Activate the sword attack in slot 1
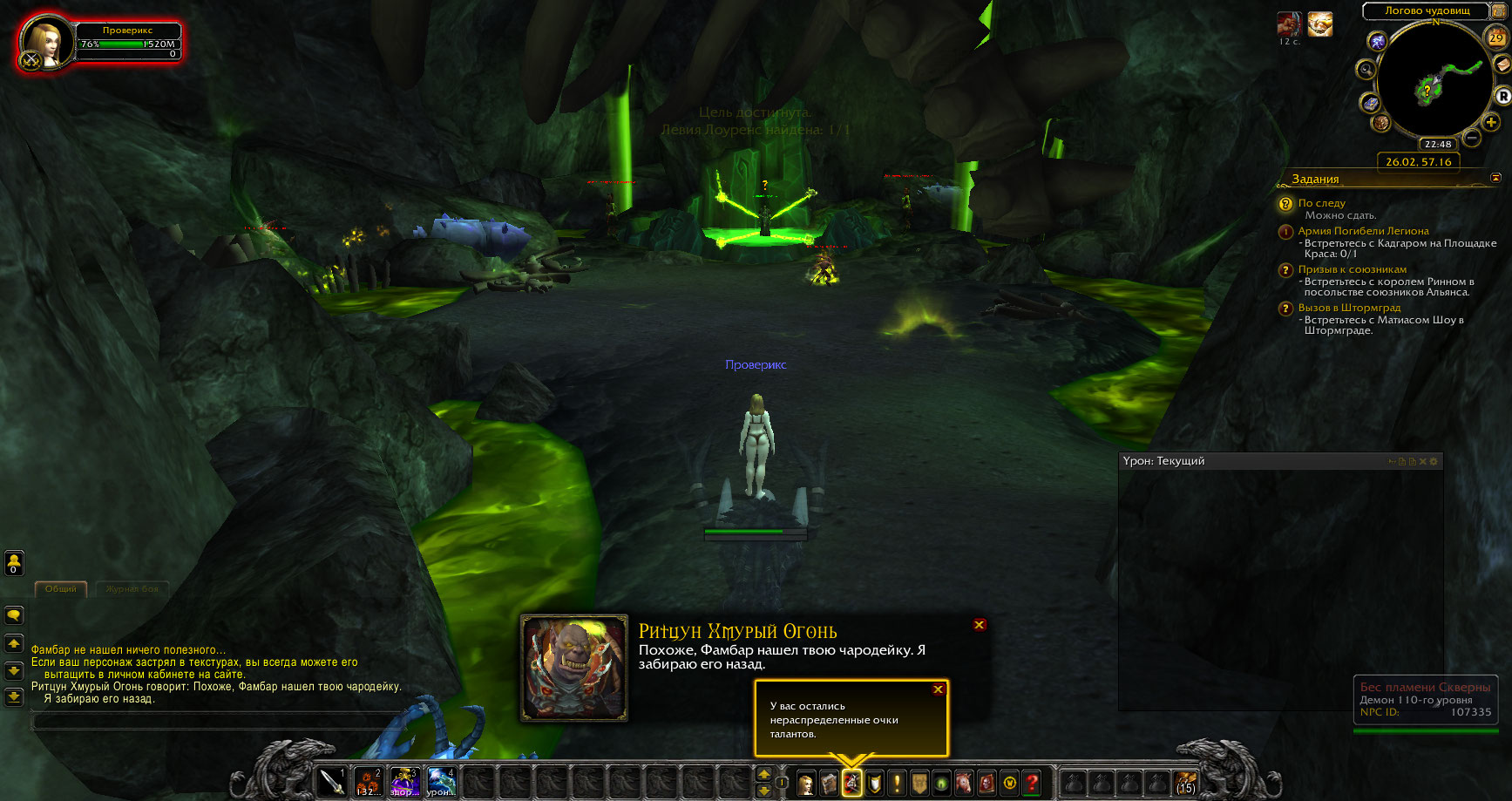The image size is (1512, 801). pyautogui.click(x=332, y=782)
